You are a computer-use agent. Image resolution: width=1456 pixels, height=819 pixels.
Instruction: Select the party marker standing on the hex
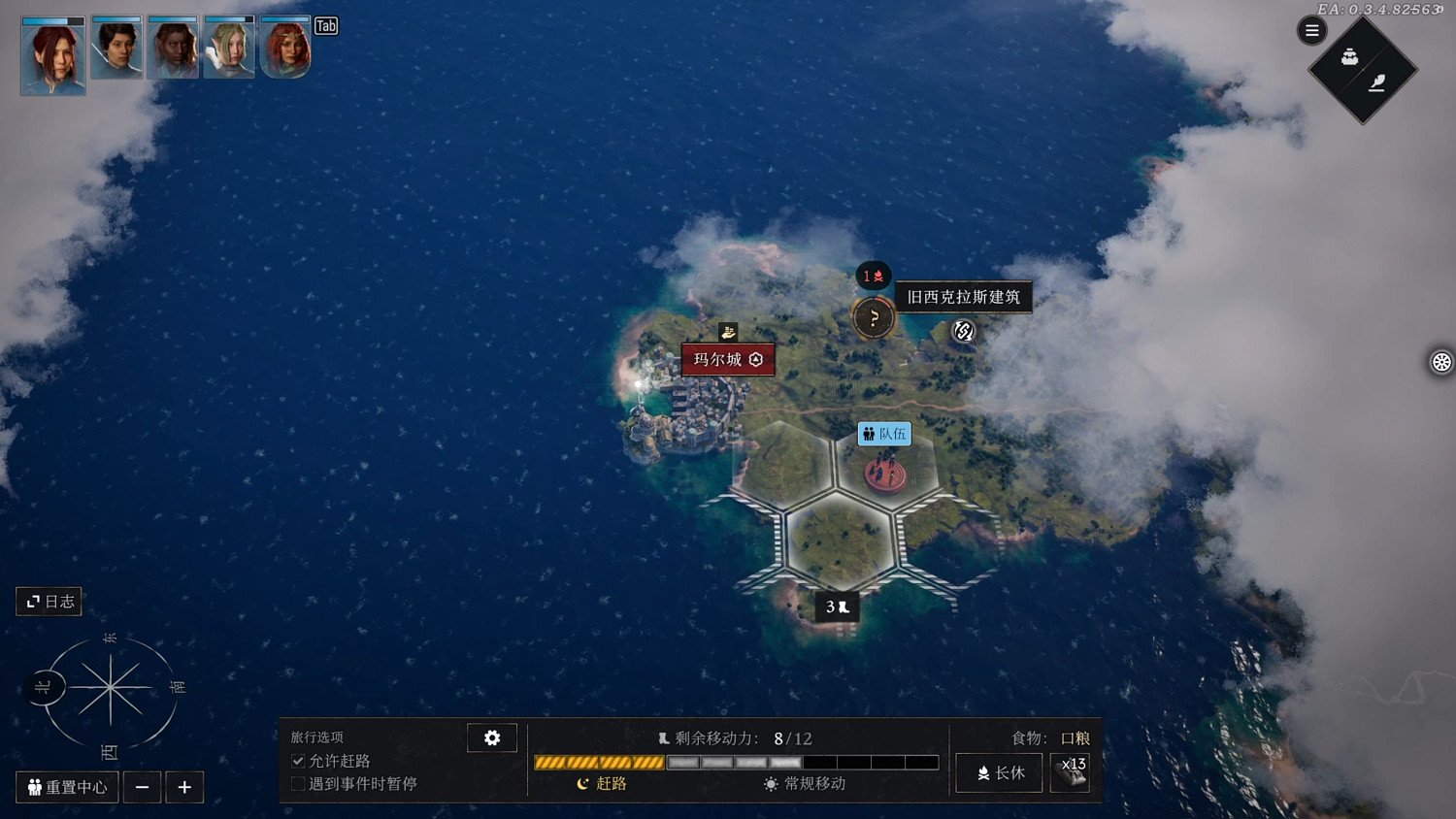[883, 475]
